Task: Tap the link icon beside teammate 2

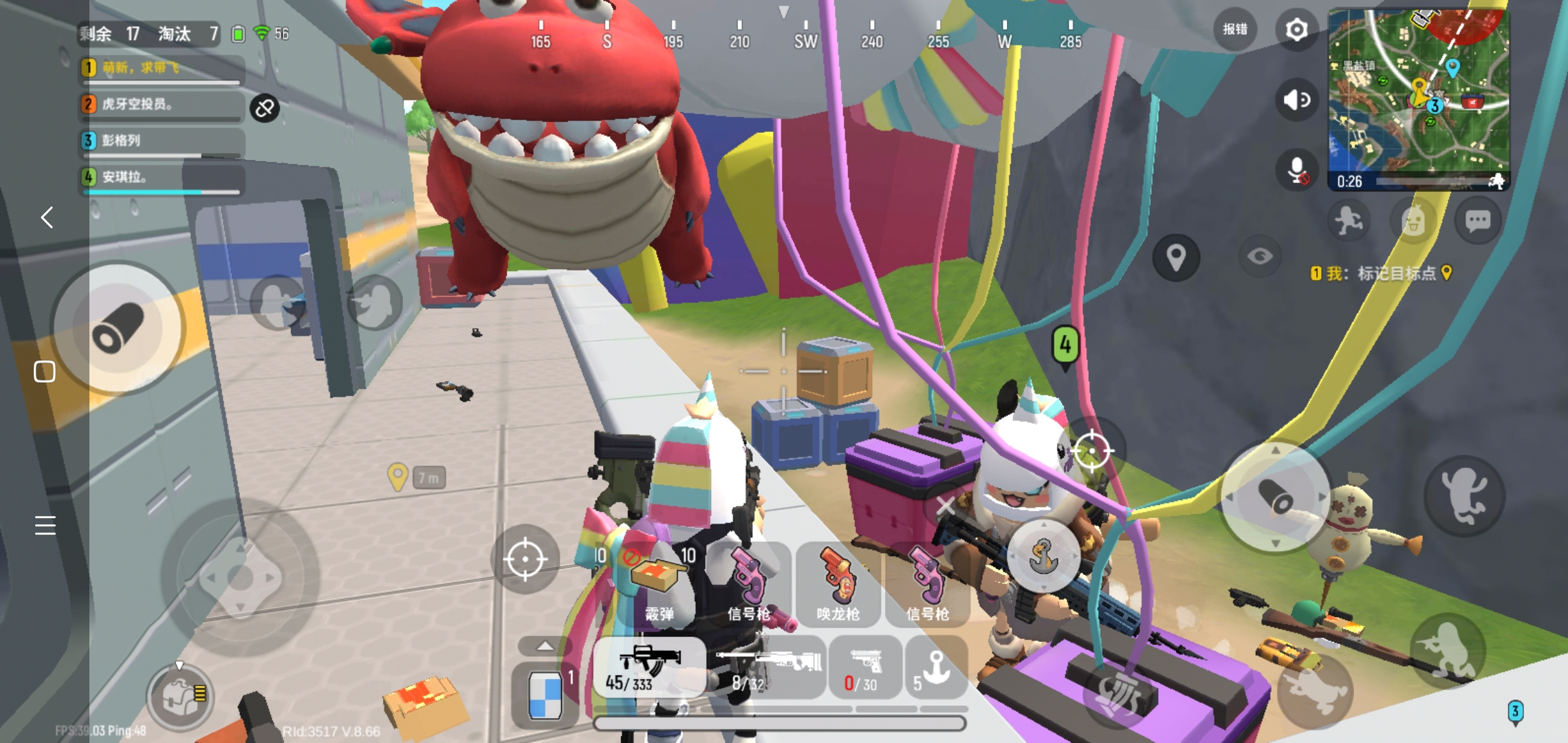Action: click(265, 109)
